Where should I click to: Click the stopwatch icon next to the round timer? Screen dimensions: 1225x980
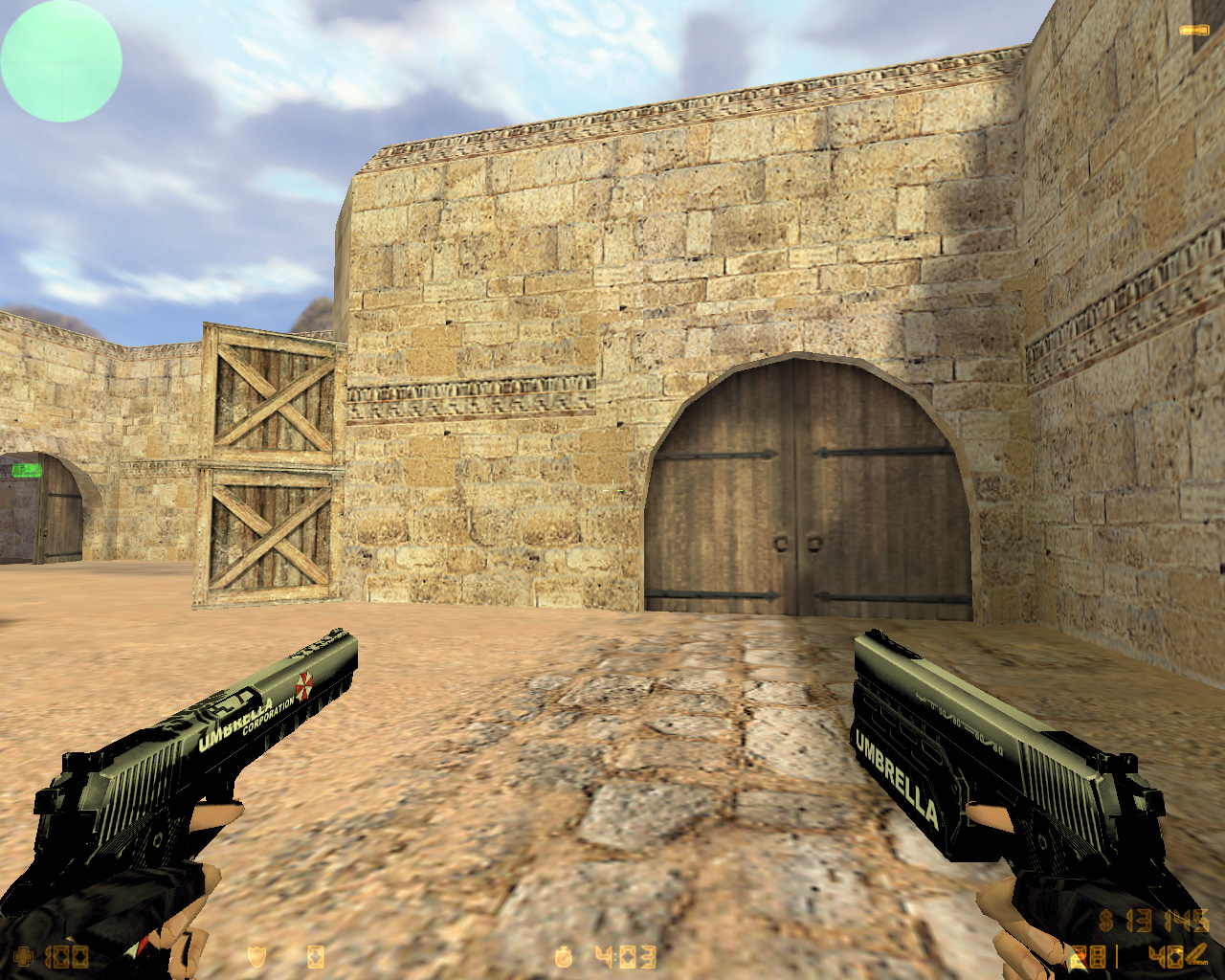(x=563, y=955)
